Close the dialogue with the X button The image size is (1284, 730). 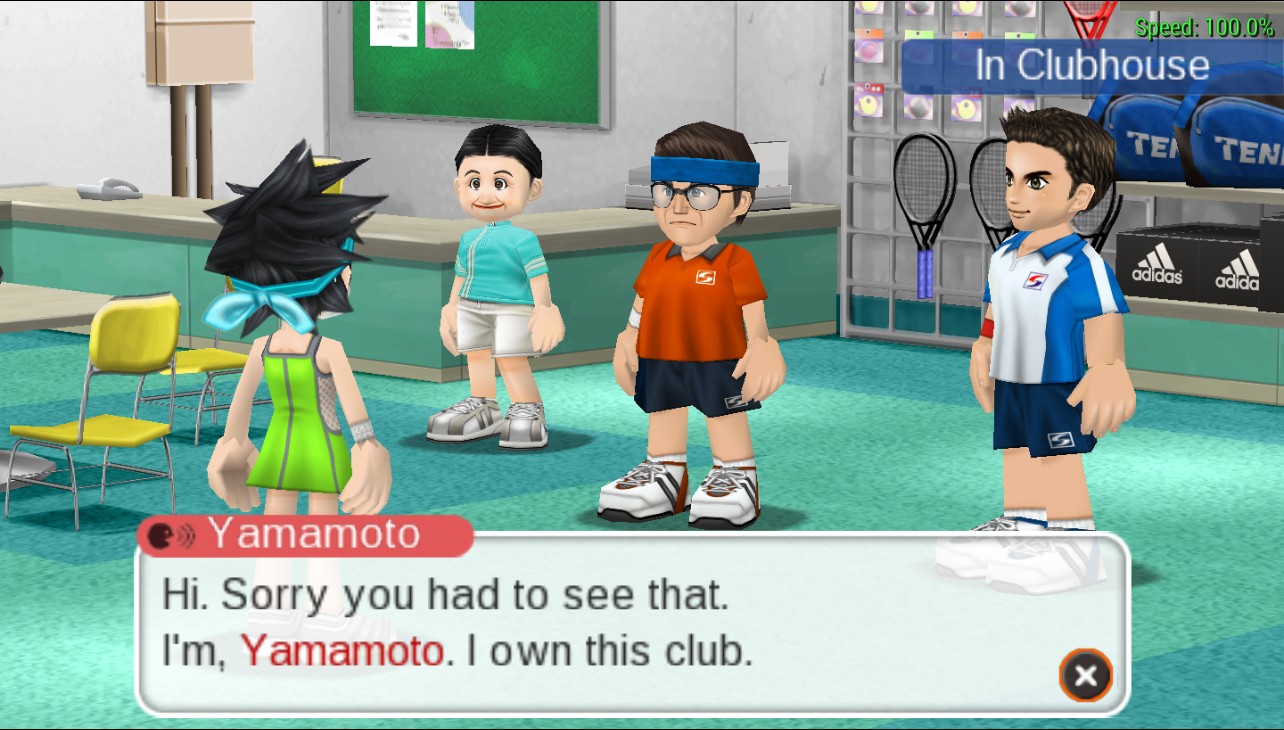(x=1085, y=676)
